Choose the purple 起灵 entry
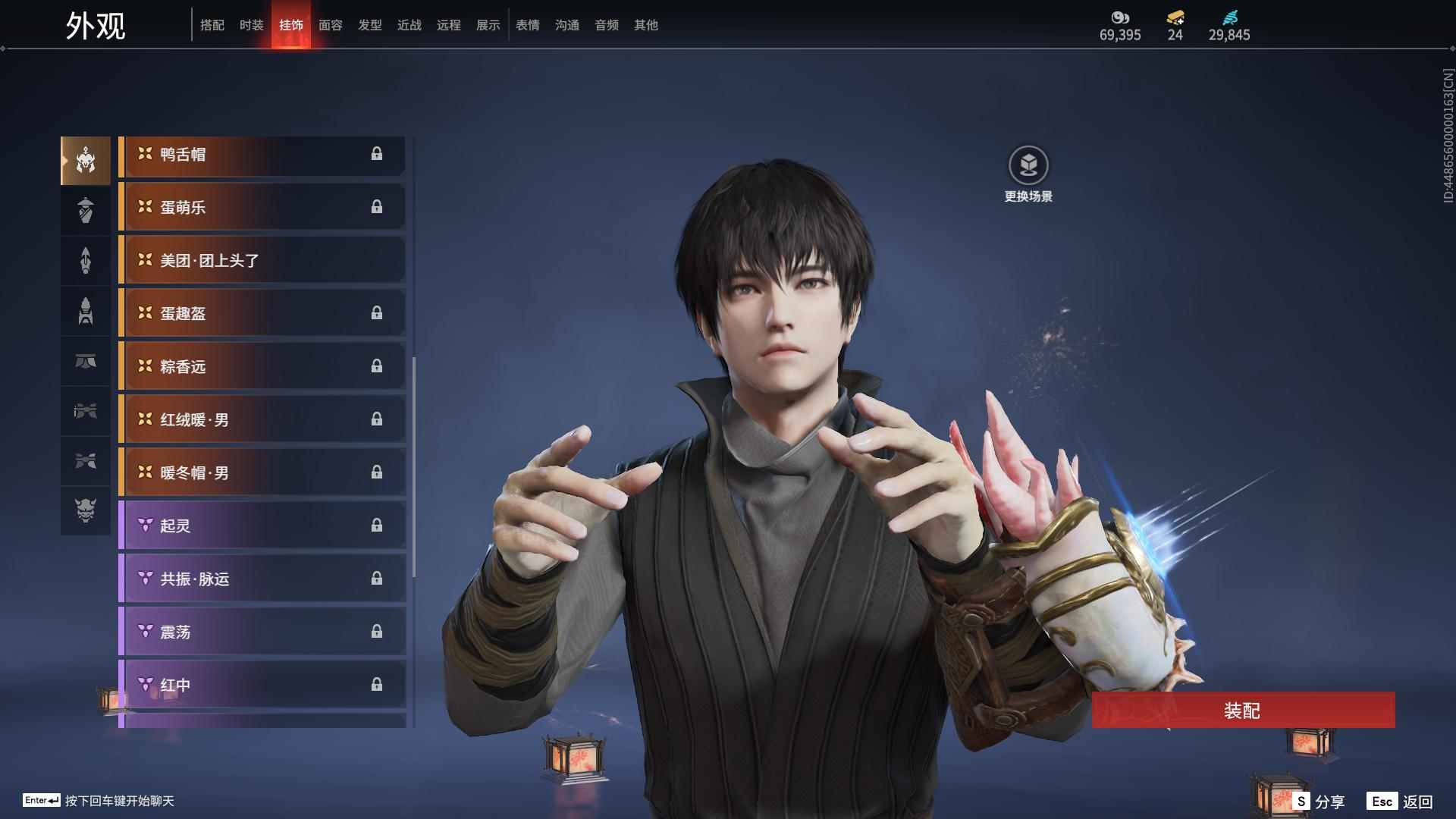 click(262, 526)
